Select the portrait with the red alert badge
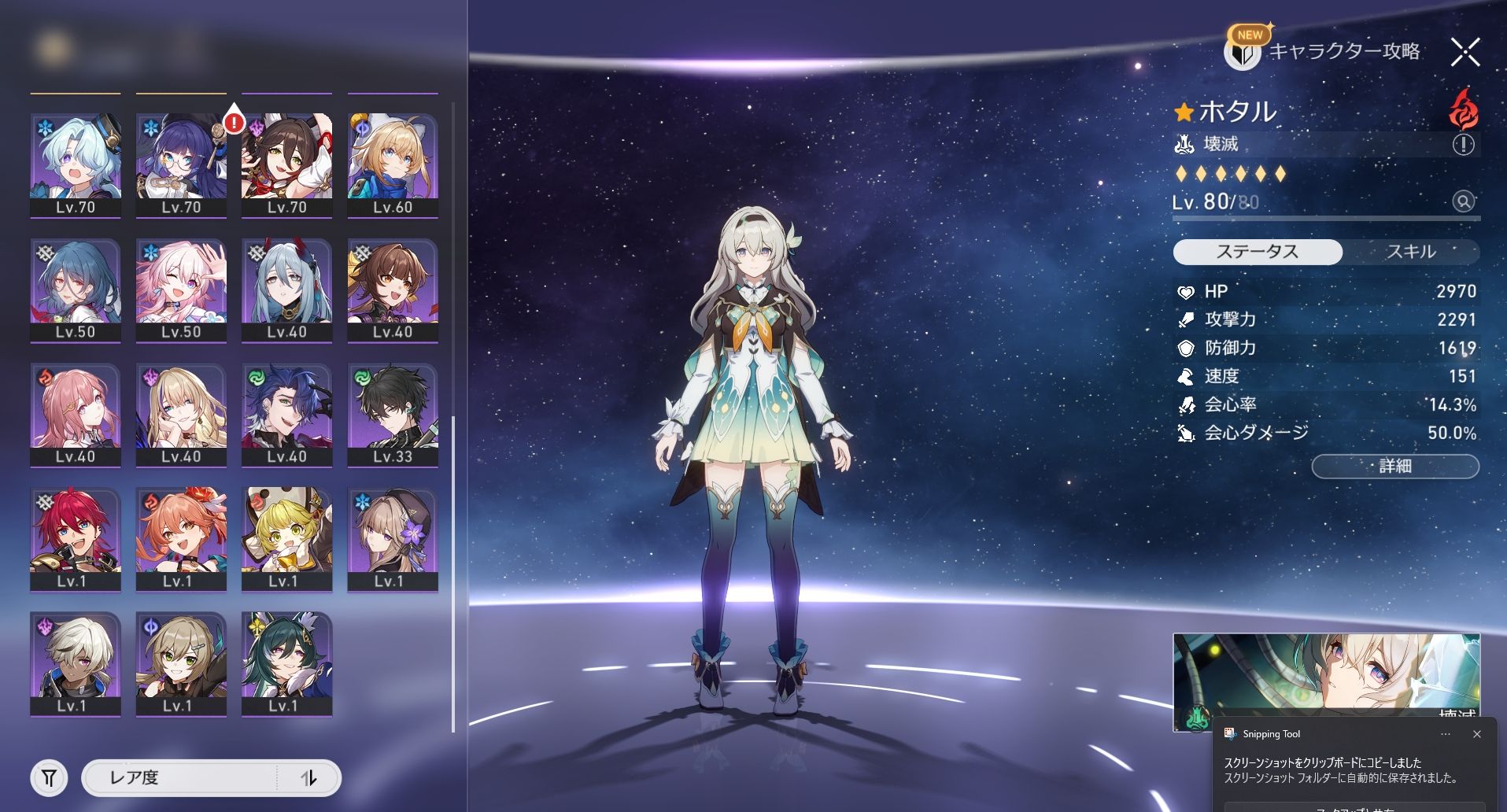The image size is (1507, 812). pos(286,165)
